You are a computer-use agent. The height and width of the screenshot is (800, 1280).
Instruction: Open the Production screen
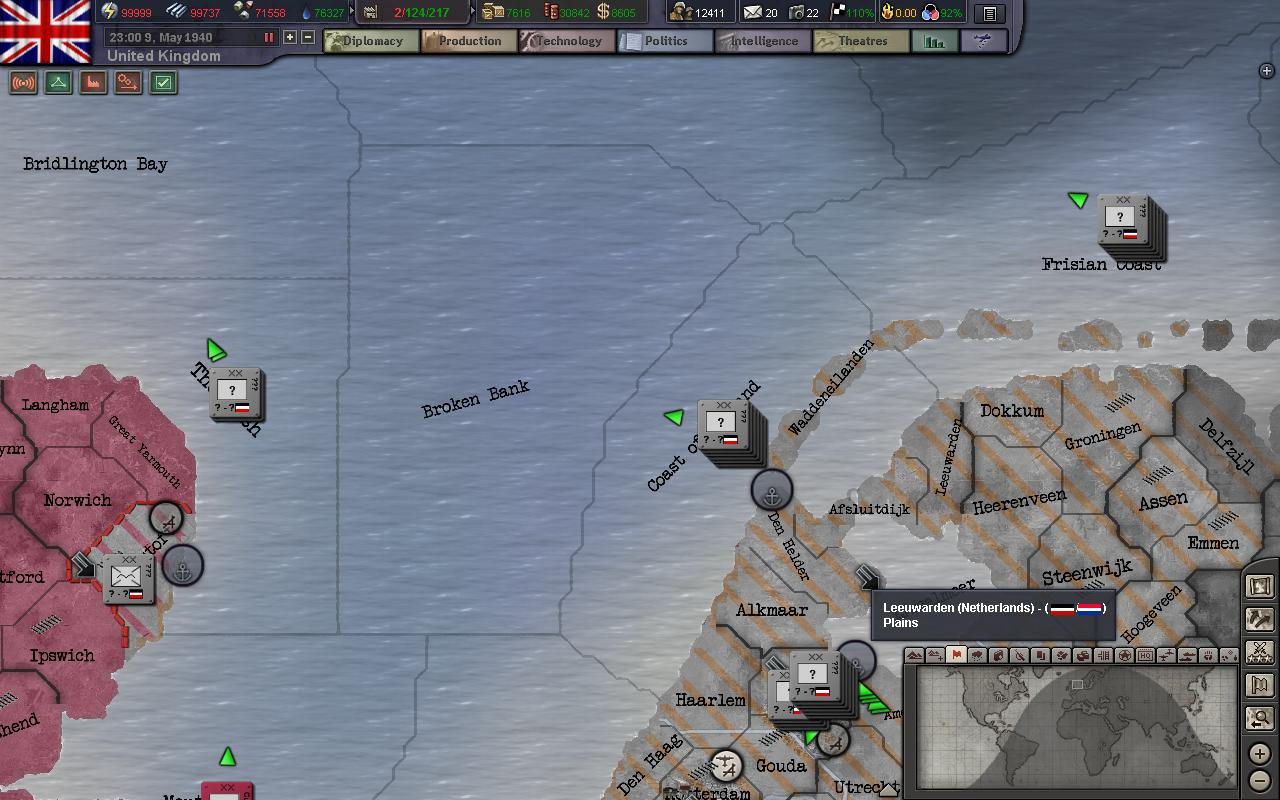[468, 41]
